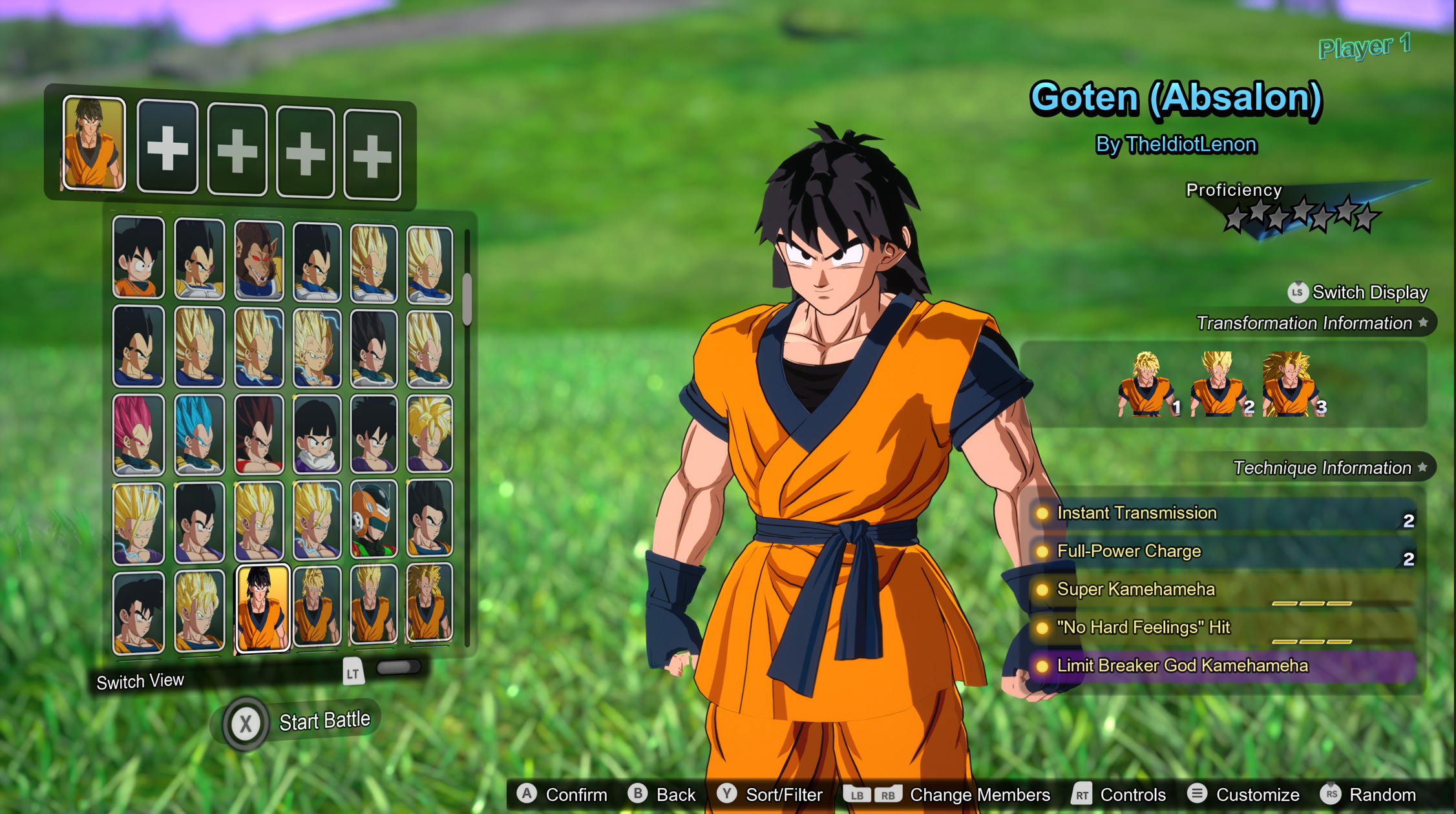The width and height of the screenshot is (1456, 814).
Task: Select the Great Ape Vegeta portrait
Action: [x=258, y=258]
